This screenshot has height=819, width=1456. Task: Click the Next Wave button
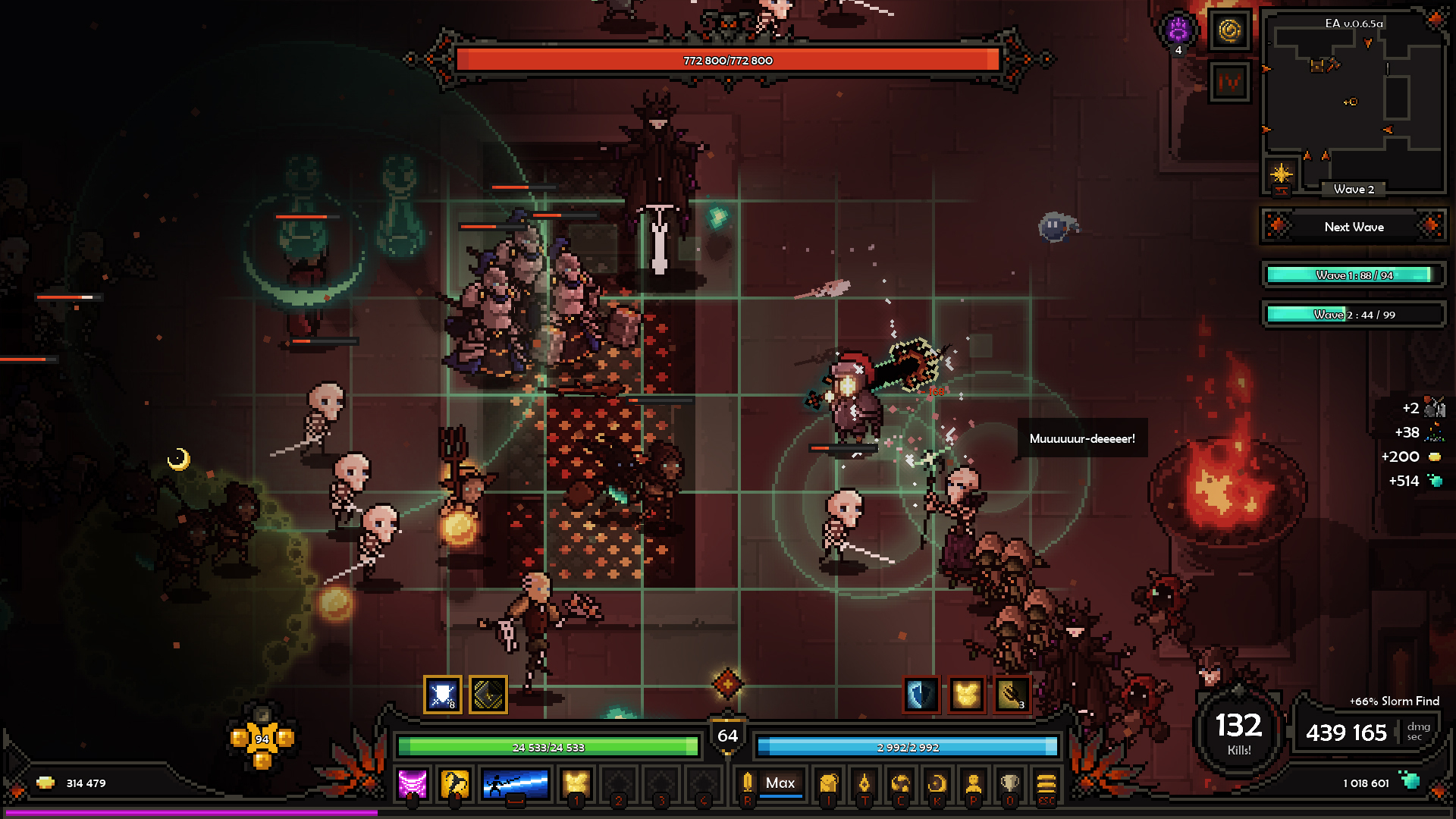1354,227
